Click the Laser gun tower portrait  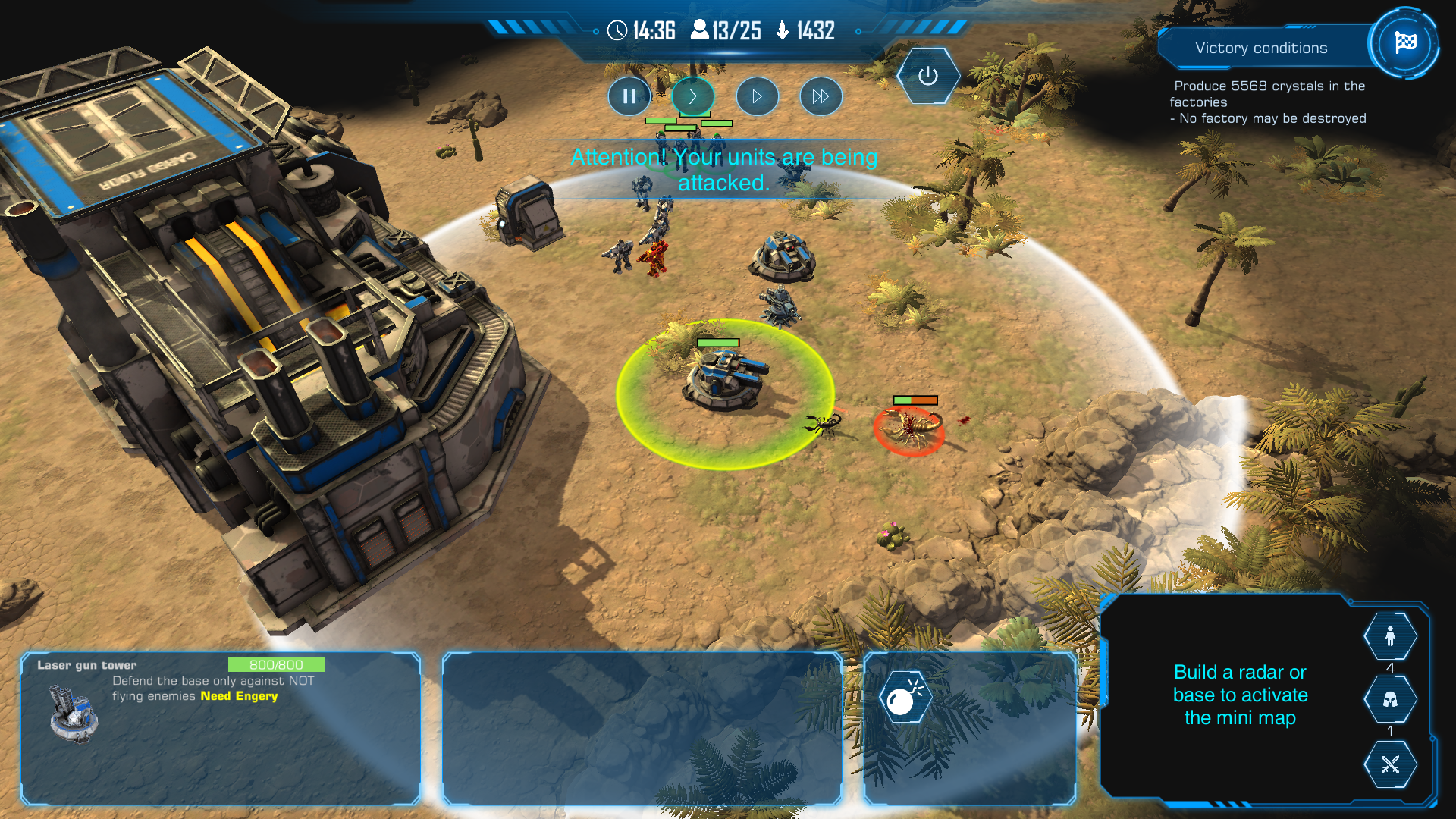click(x=74, y=713)
